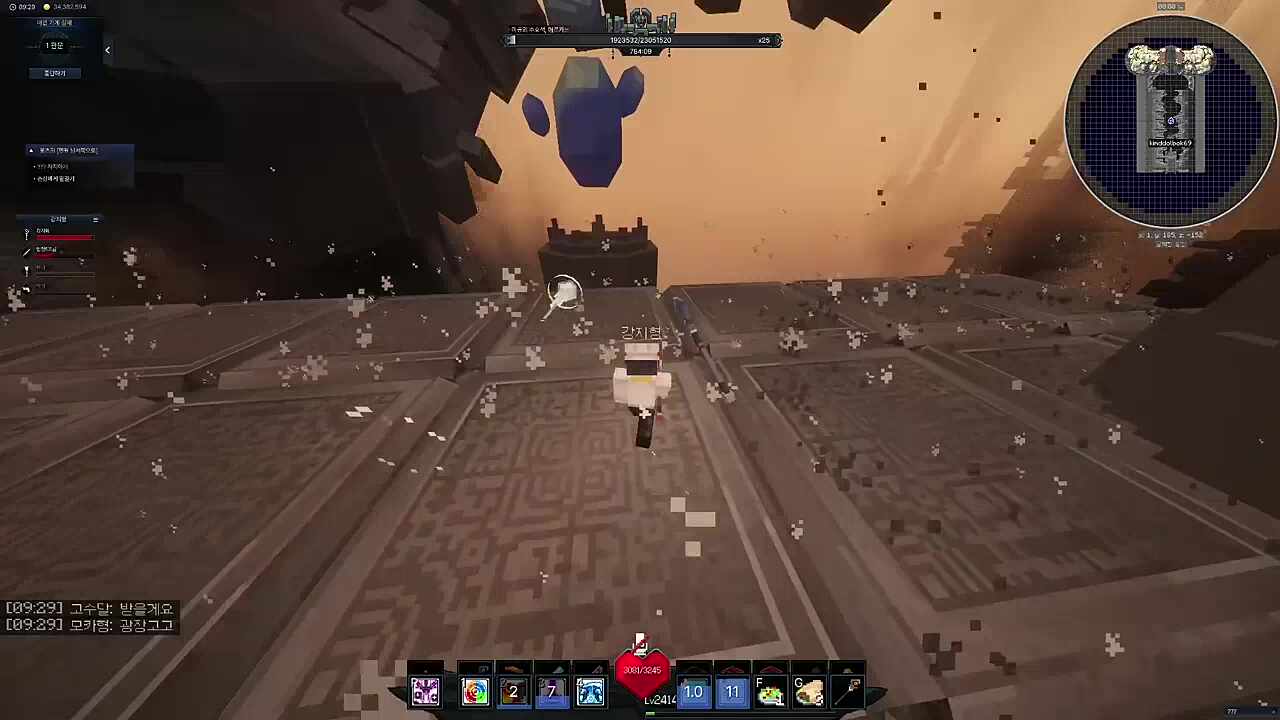The width and height of the screenshot is (1280, 720).
Task: Collapse the quest tracker header
Action: [x=31, y=150]
